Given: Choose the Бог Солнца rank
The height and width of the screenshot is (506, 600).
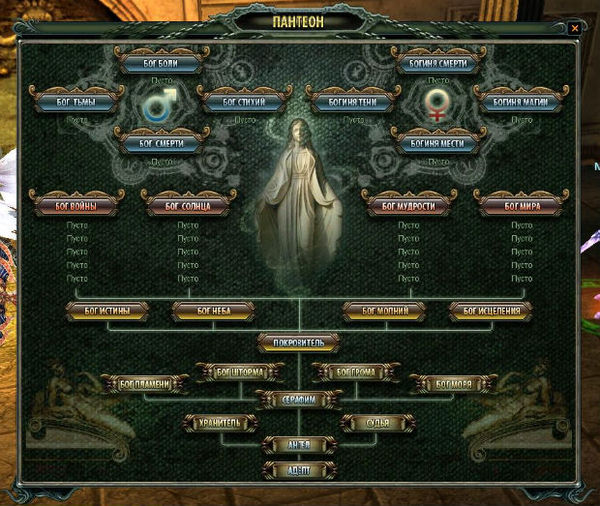Looking at the screenshot, I should [x=188, y=206].
